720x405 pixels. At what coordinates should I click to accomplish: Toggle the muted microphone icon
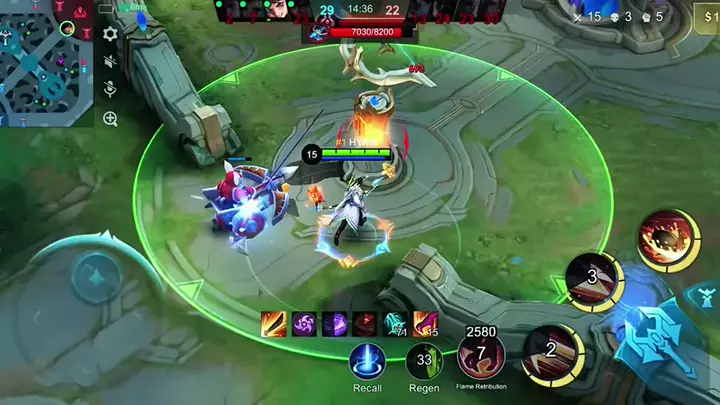tap(110, 90)
